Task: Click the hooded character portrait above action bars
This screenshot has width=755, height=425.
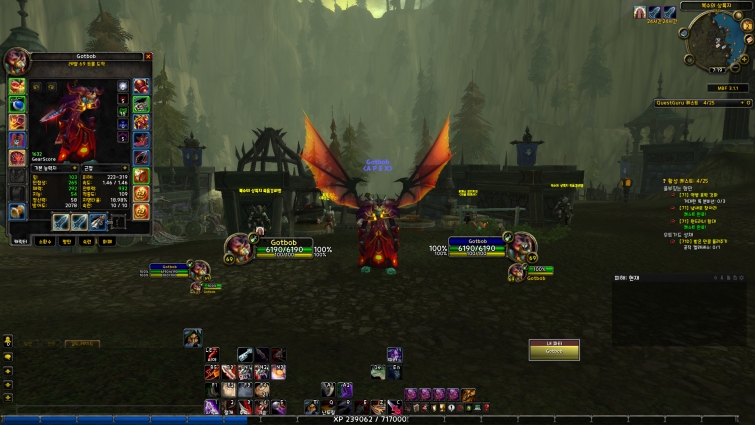Action: (x=192, y=338)
